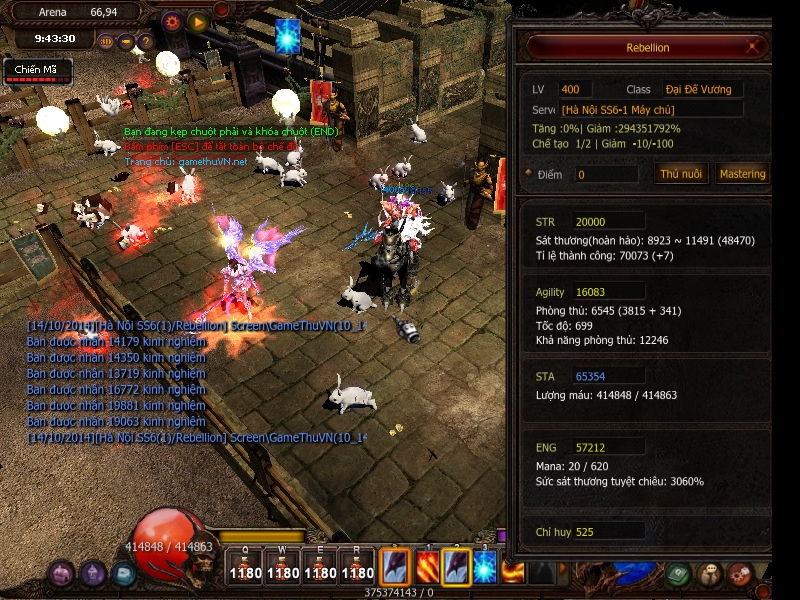
Task: Click the small yellow arrow button by the clock
Action: 126,42
